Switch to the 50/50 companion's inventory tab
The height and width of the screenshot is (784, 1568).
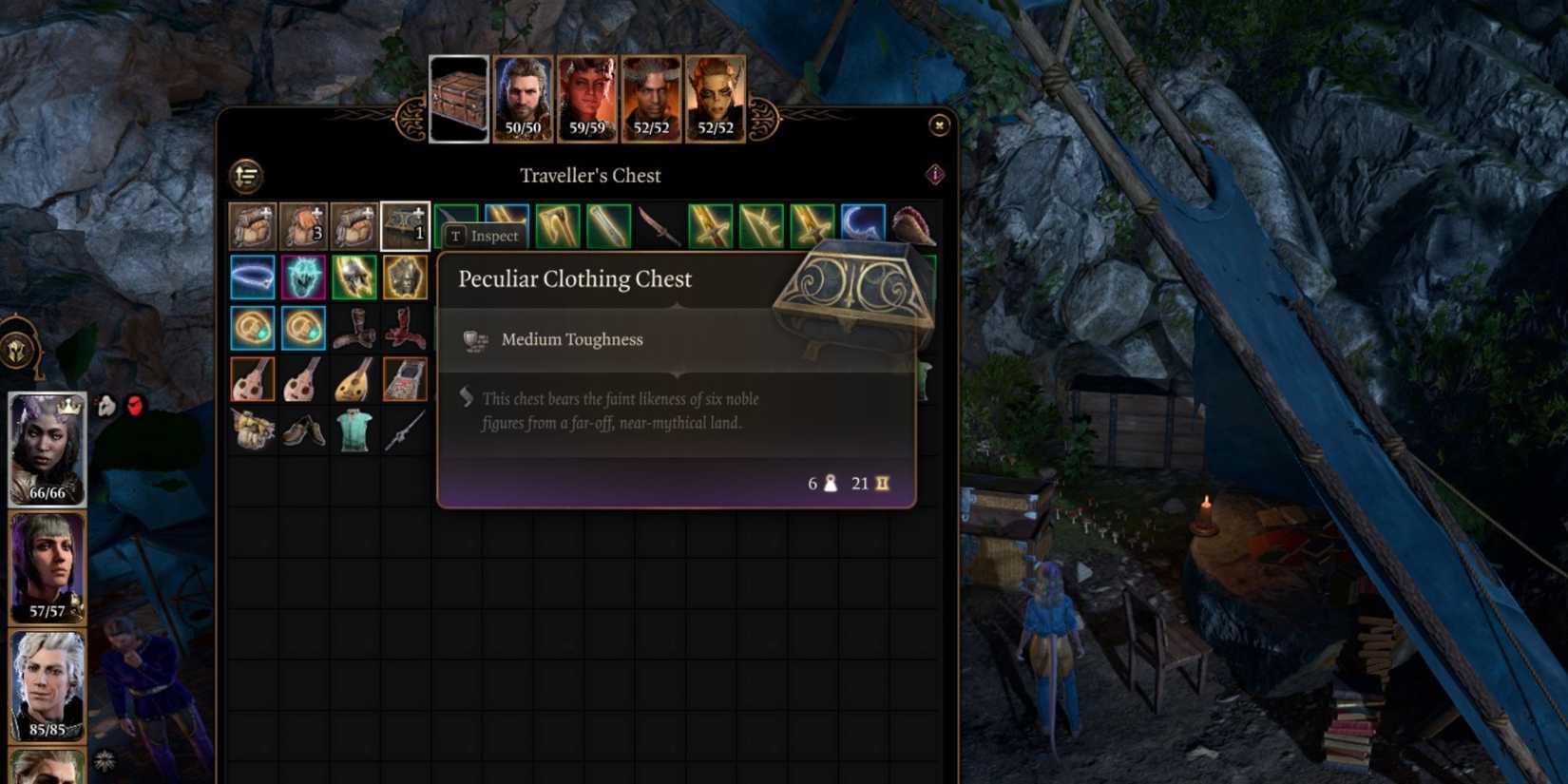tap(524, 98)
